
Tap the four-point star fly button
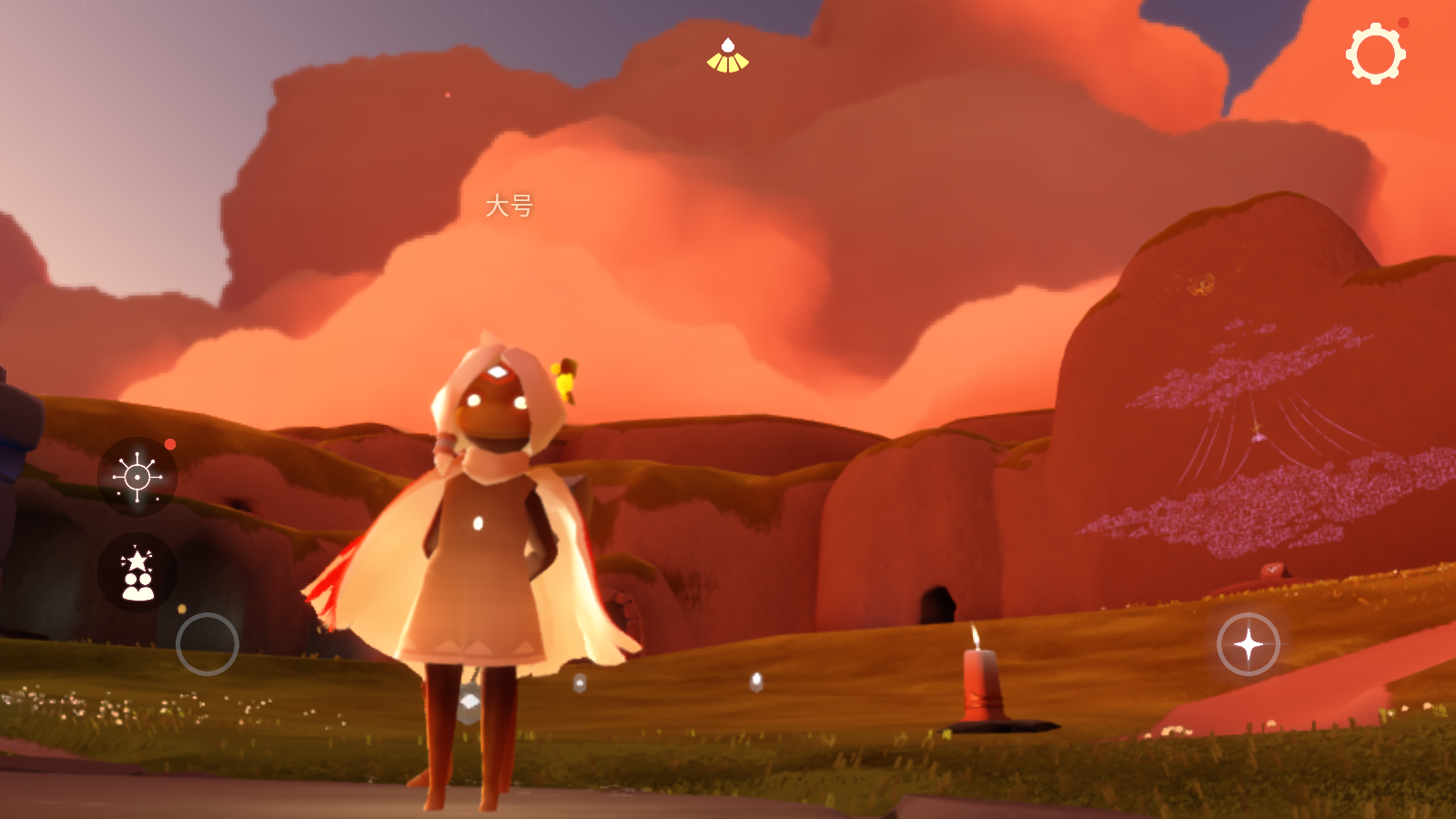(x=1248, y=644)
